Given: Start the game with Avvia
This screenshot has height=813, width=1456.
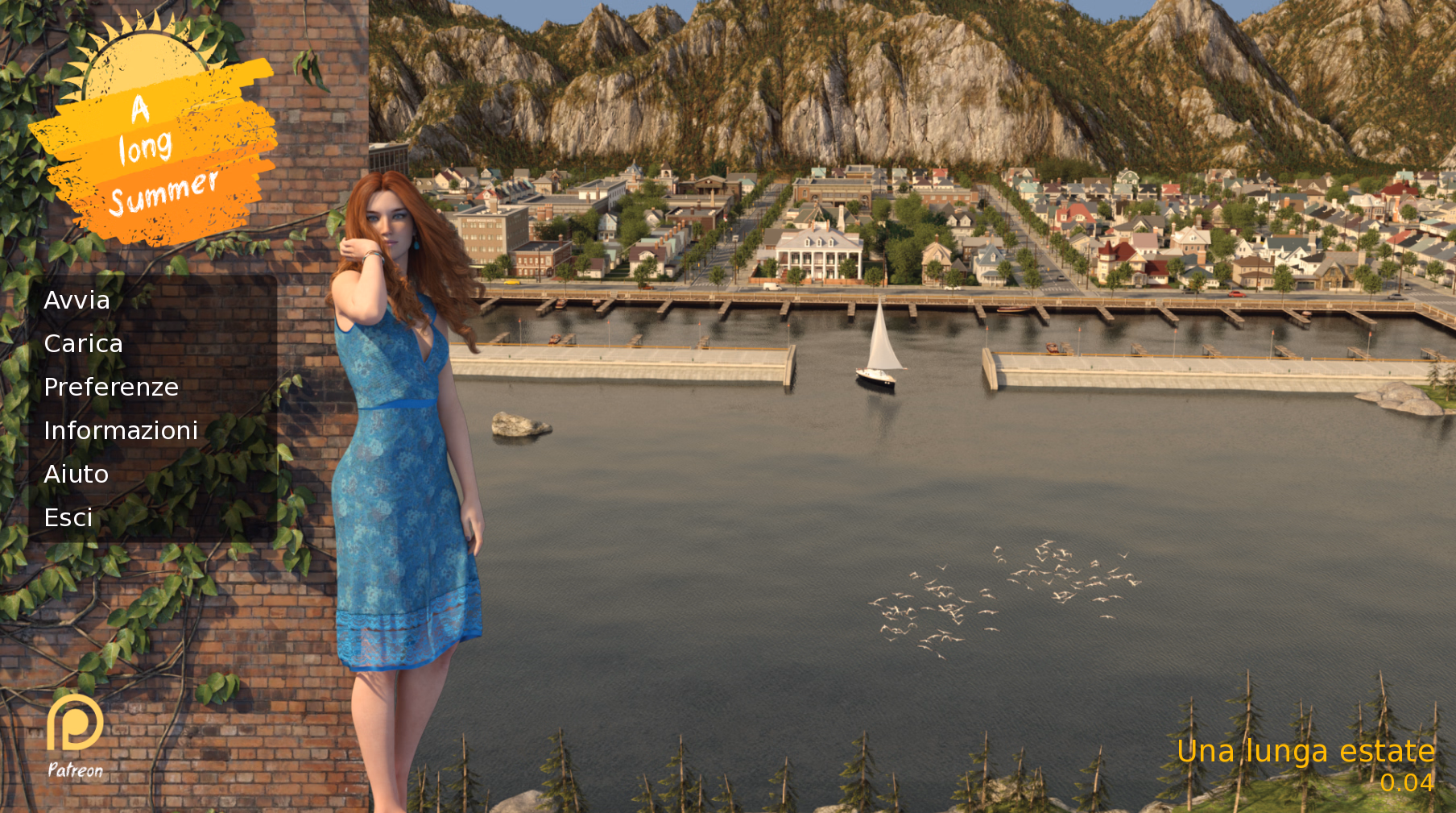Looking at the screenshot, I should tap(77, 301).
